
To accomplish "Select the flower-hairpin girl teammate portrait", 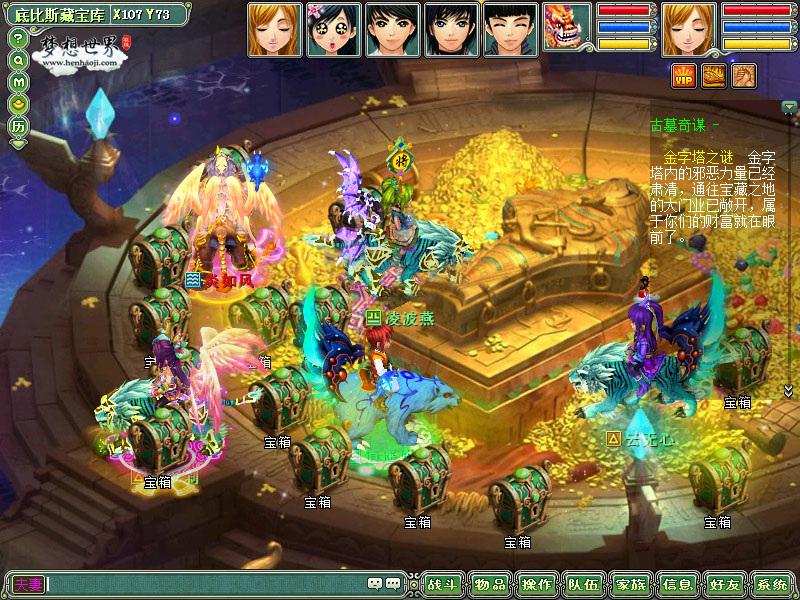I will (332, 28).
